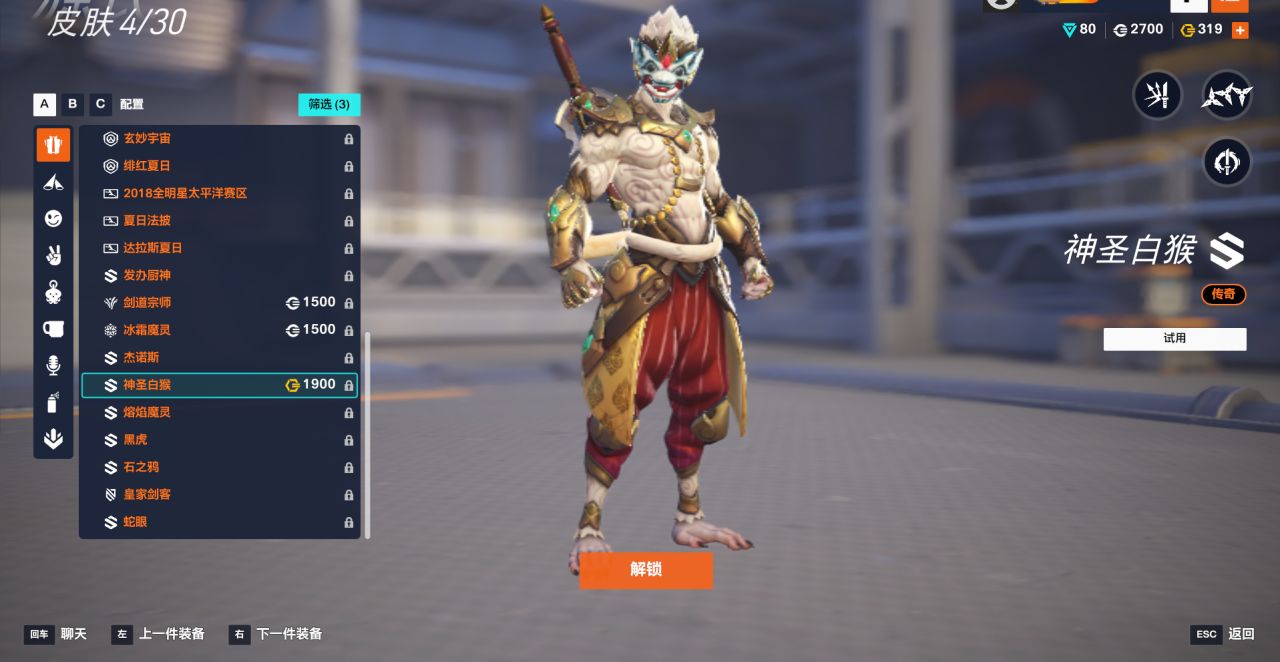Select the 熔焰魔灵 skin
Image resolution: width=1280 pixels, height=662 pixels.
click(x=147, y=412)
